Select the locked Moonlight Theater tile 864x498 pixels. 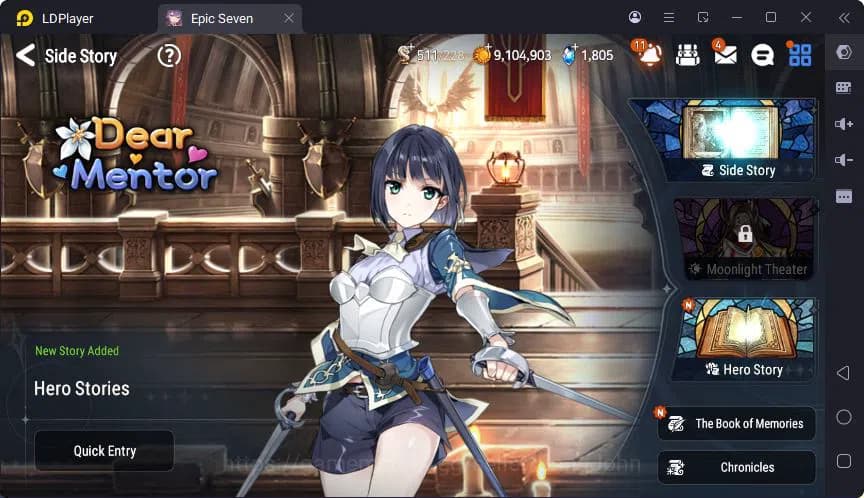743,238
